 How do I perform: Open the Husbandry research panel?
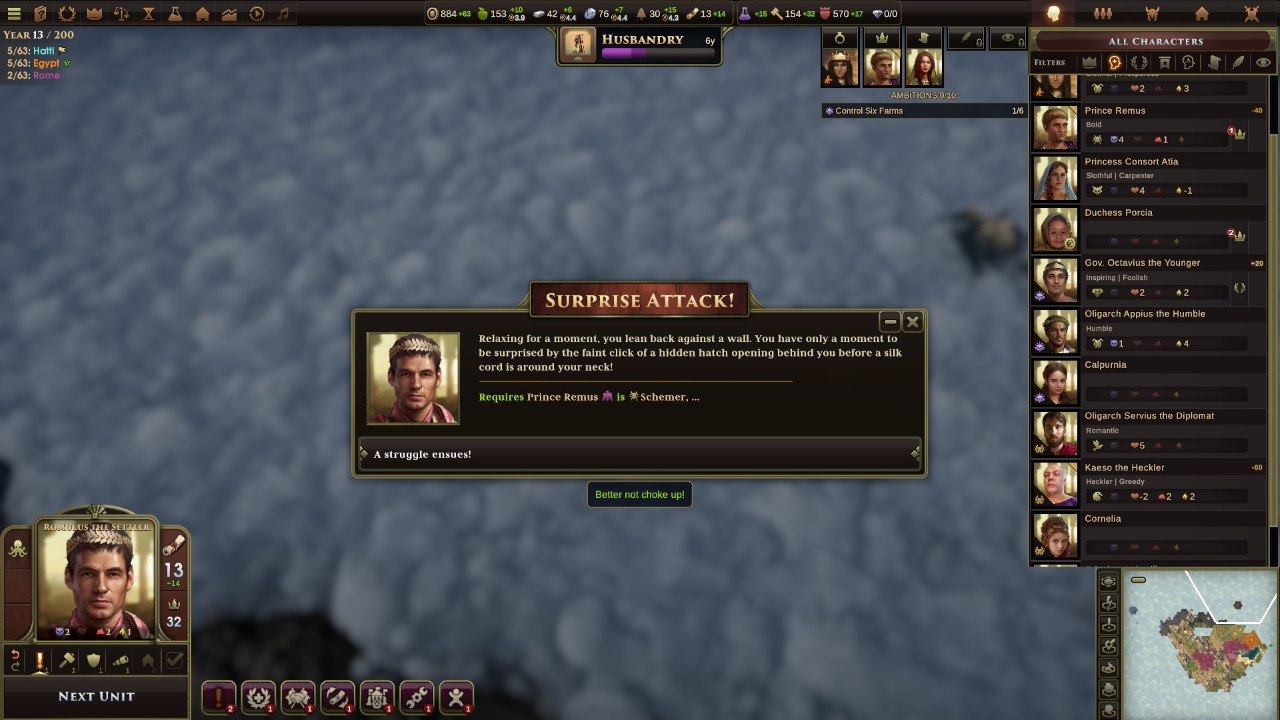click(639, 45)
